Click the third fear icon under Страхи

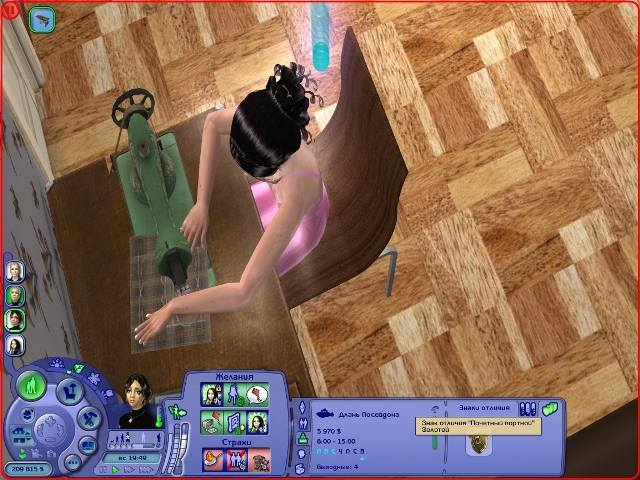click(260, 458)
